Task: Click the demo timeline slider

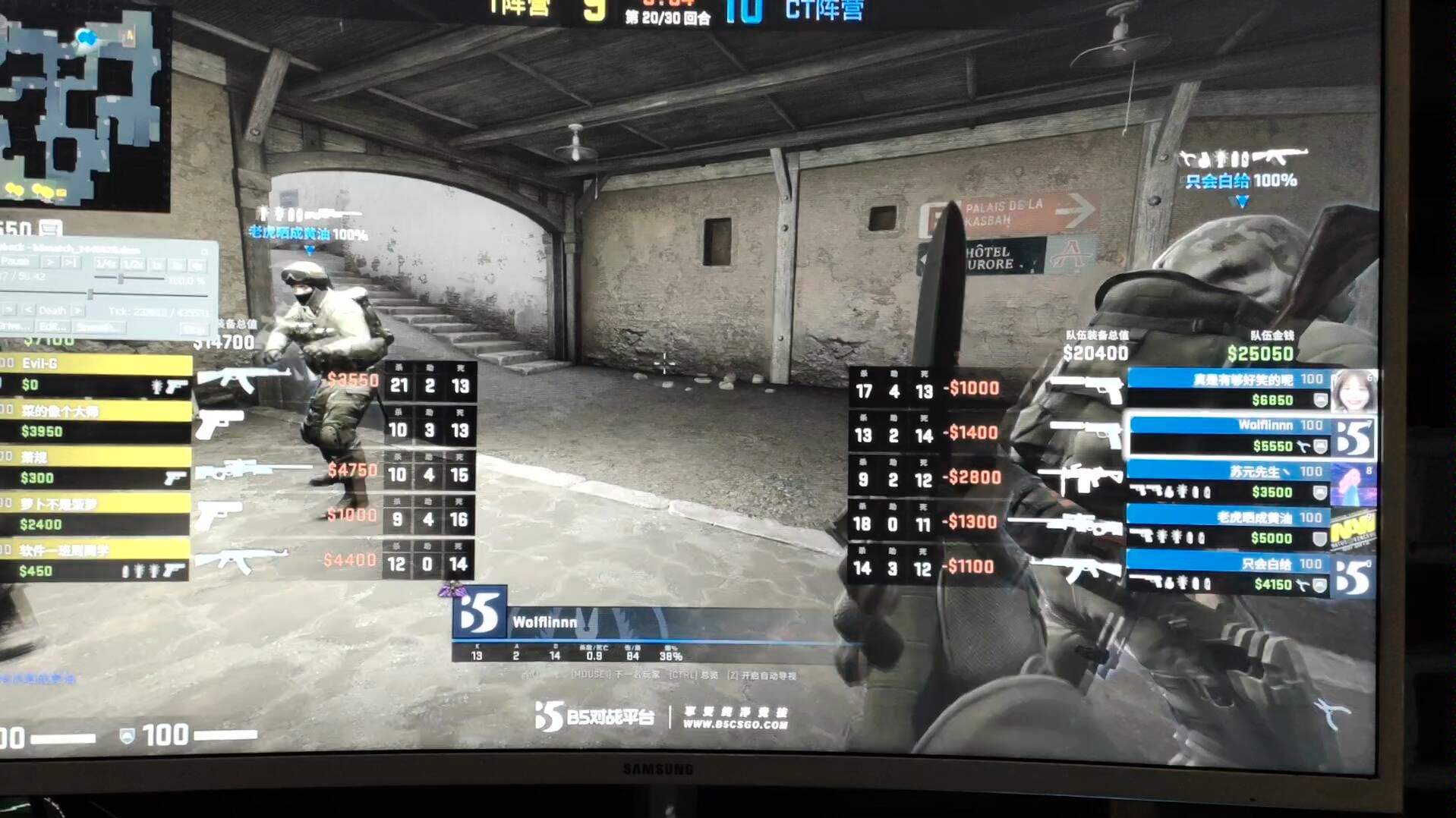Action: [x=90, y=294]
